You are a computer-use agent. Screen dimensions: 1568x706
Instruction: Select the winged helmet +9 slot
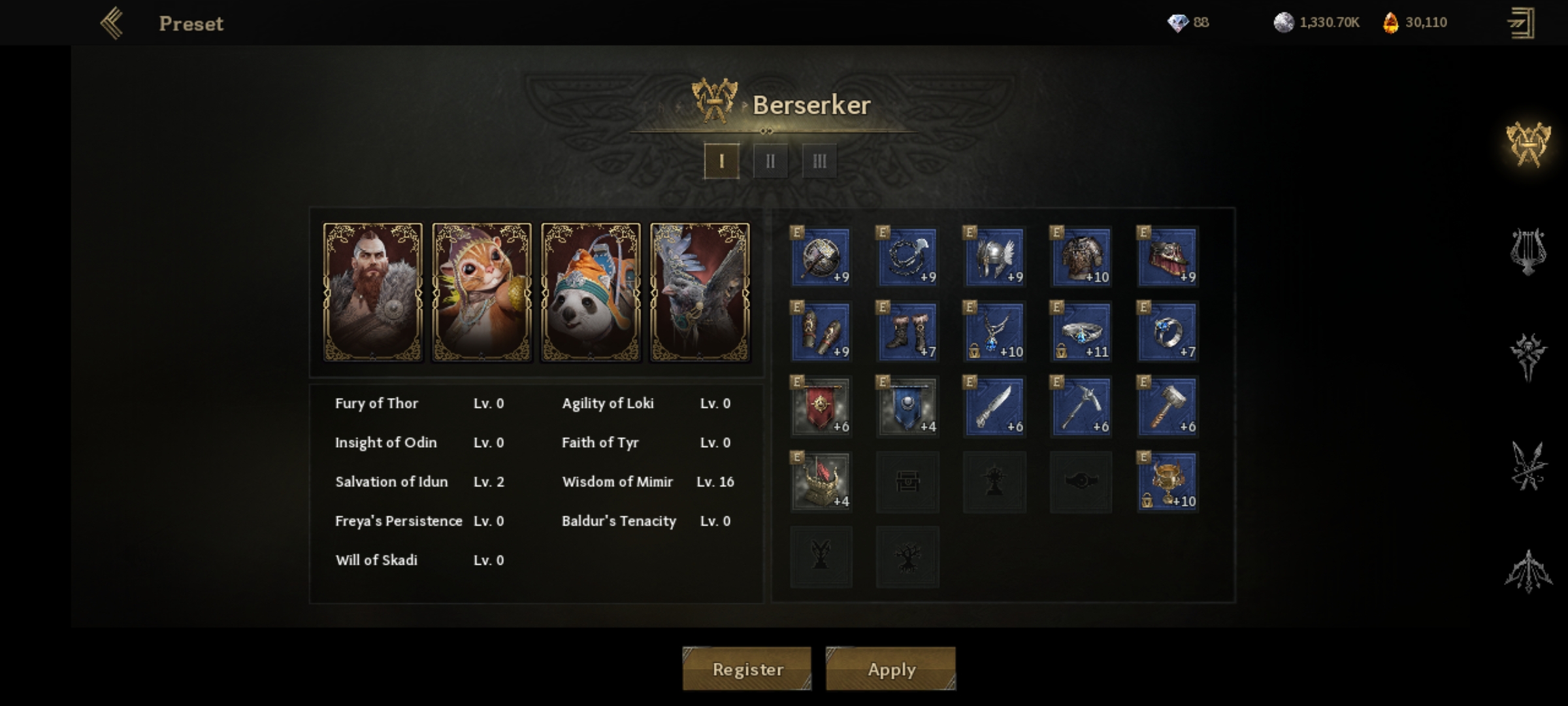pyautogui.click(x=994, y=257)
